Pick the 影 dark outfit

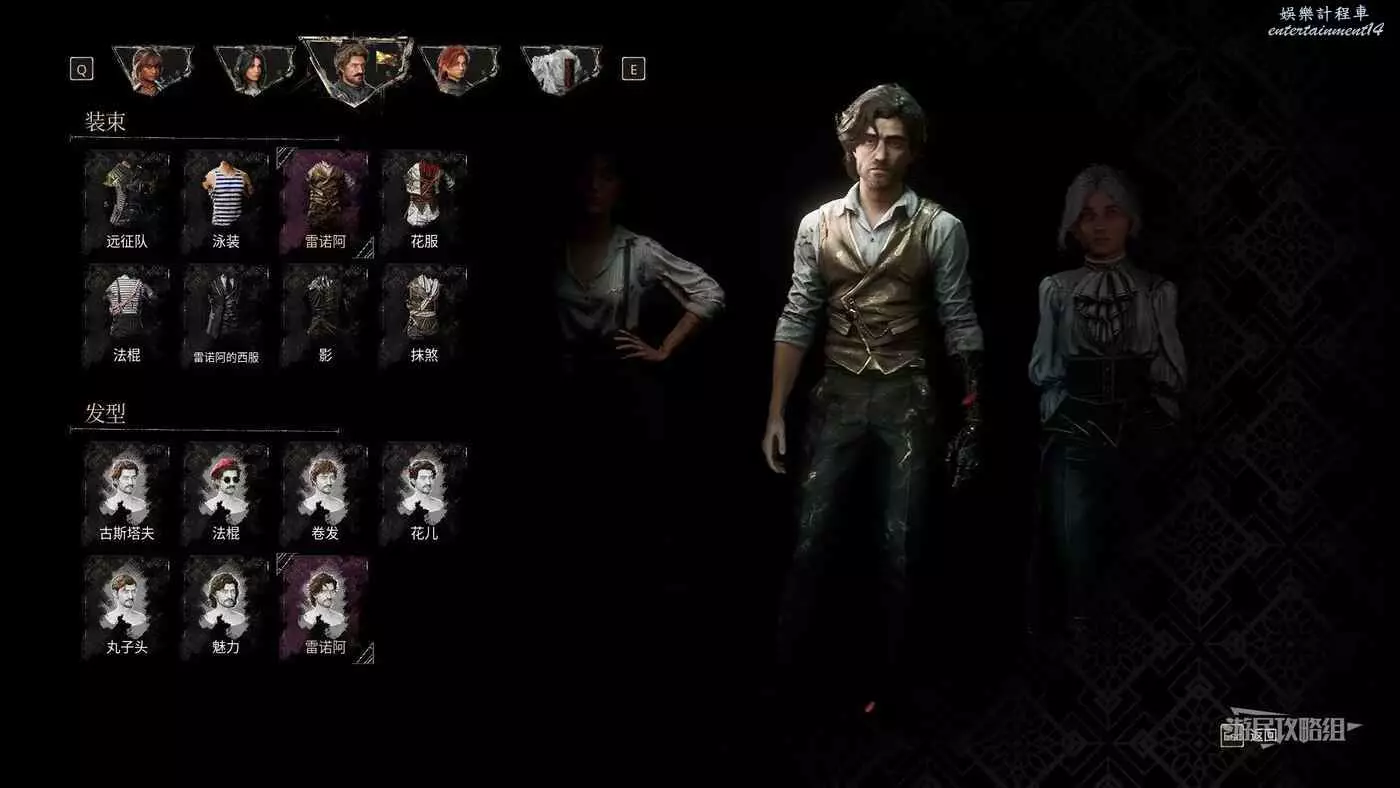[325, 313]
